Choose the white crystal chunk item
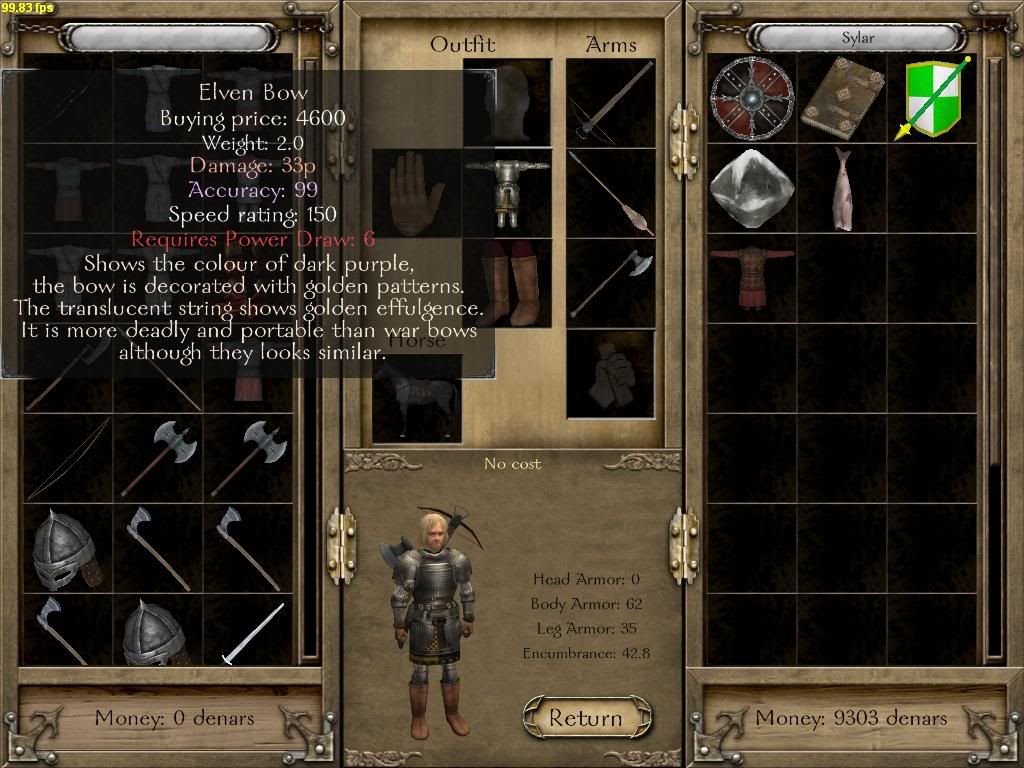Screen dimensions: 1024x768 751,187
